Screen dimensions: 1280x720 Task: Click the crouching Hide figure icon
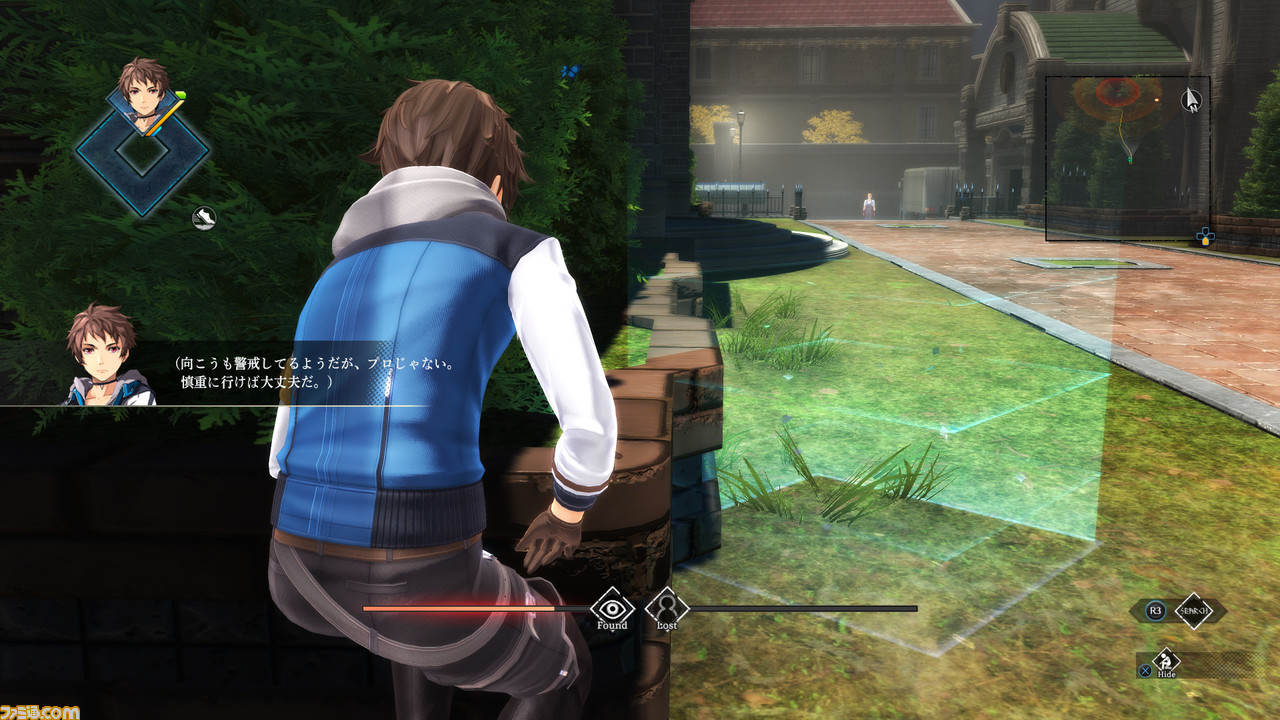[x=1164, y=661]
